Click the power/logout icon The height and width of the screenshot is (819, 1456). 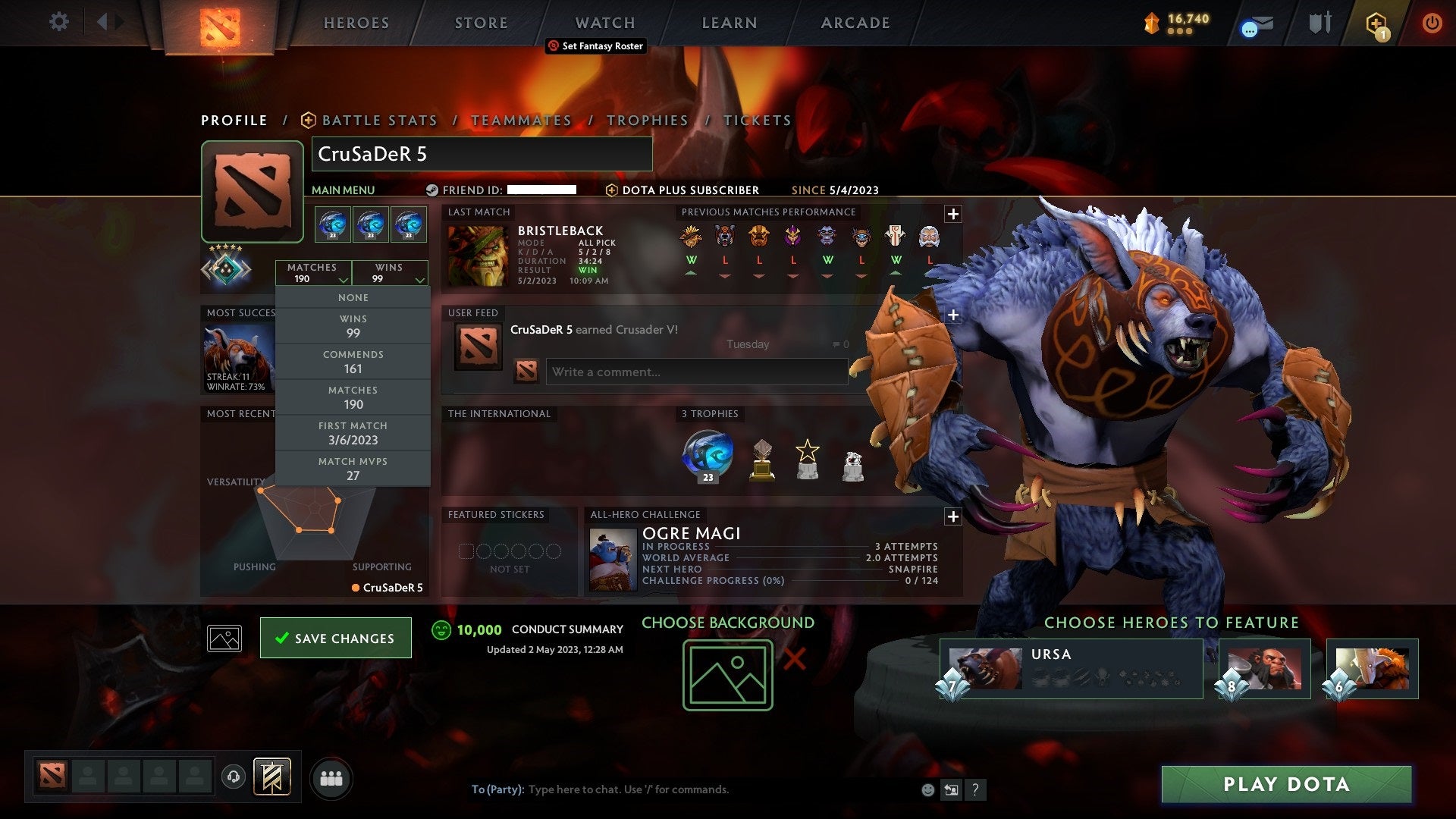[x=1432, y=23]
